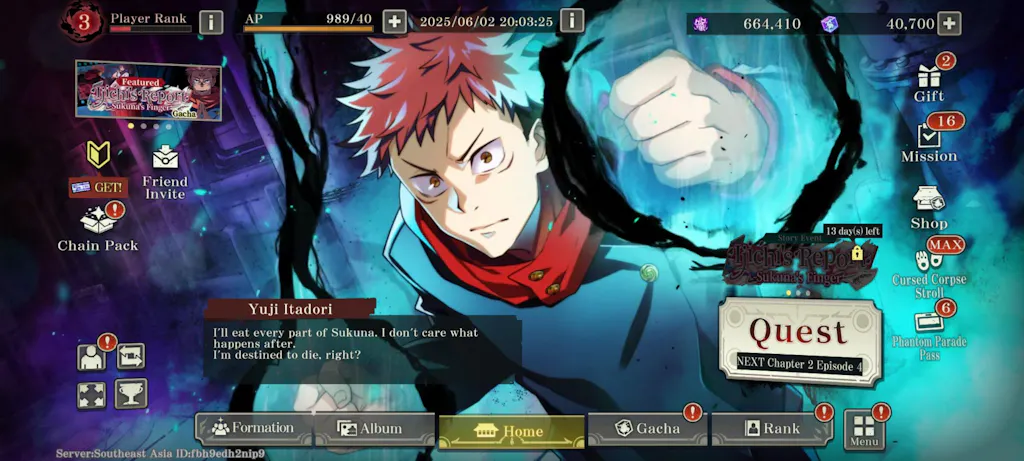View the Mission list
This screenshot has height=461, width=1024.
pos(928,141)
